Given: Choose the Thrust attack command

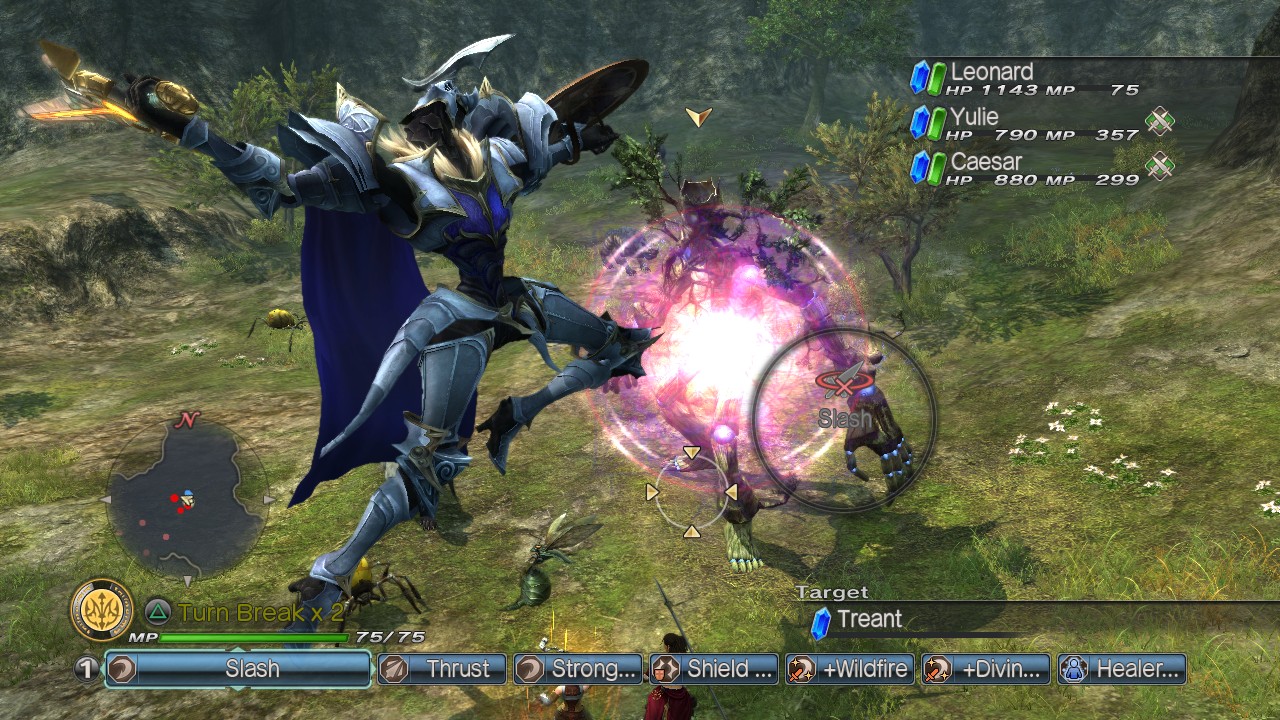Looking at the screenshot, I should click(x=443, y=669).
